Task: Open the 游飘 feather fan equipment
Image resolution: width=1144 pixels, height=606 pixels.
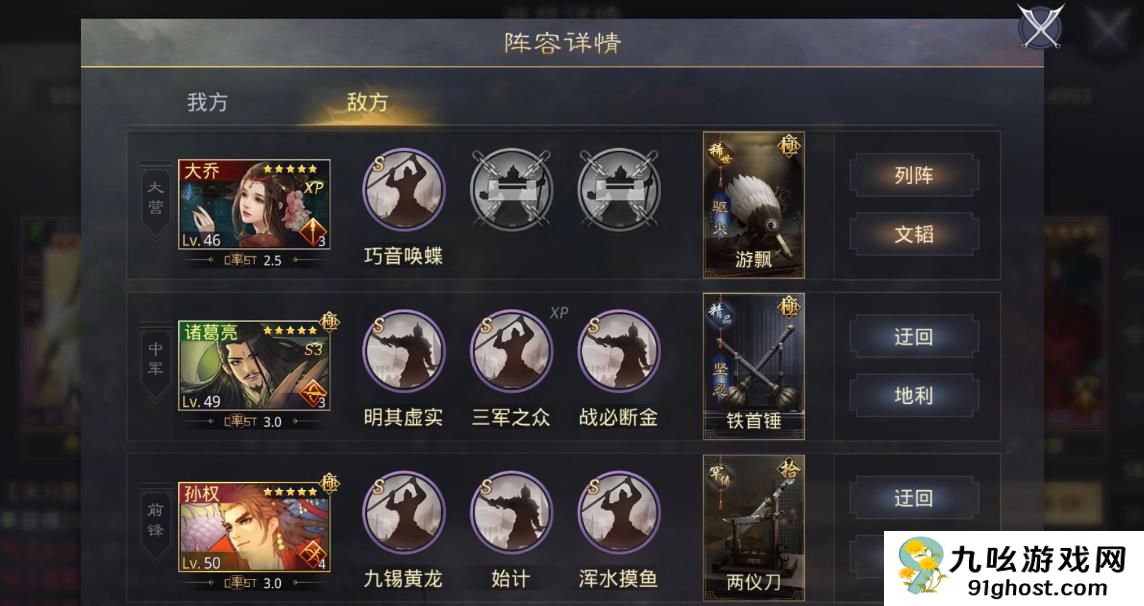Action: (754, 204)
